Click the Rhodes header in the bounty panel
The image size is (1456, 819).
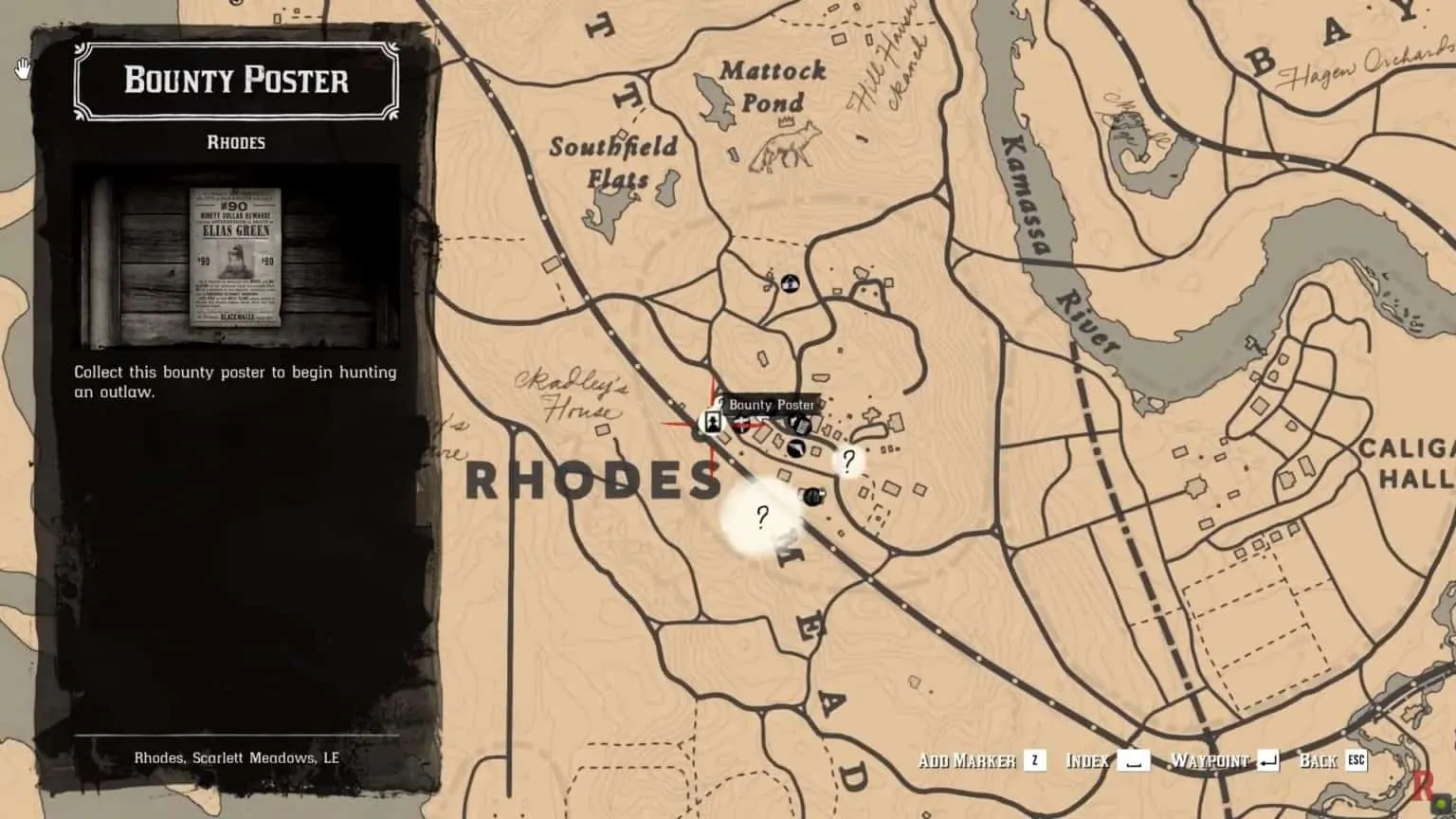click(x=234, y=142)
